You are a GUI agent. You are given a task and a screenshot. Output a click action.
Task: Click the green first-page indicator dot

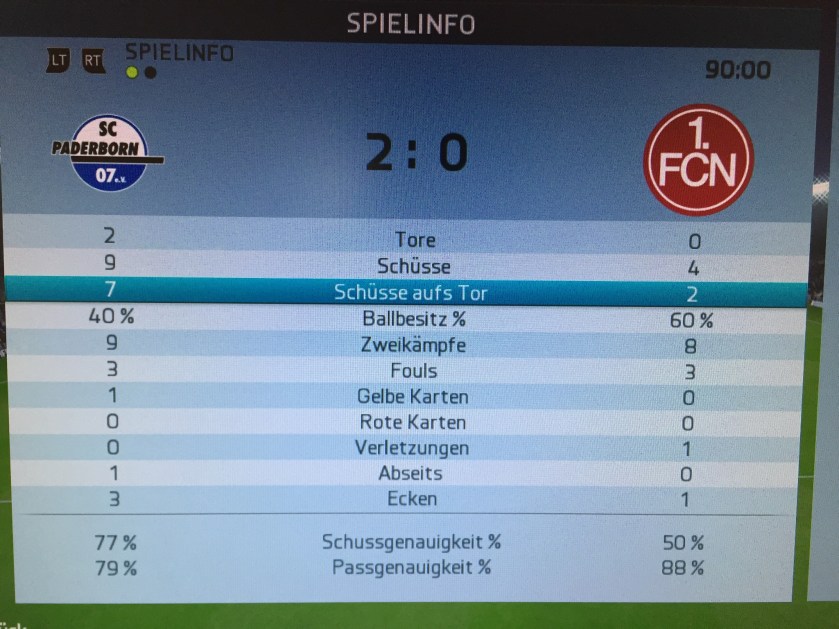[x=132, y=72]
